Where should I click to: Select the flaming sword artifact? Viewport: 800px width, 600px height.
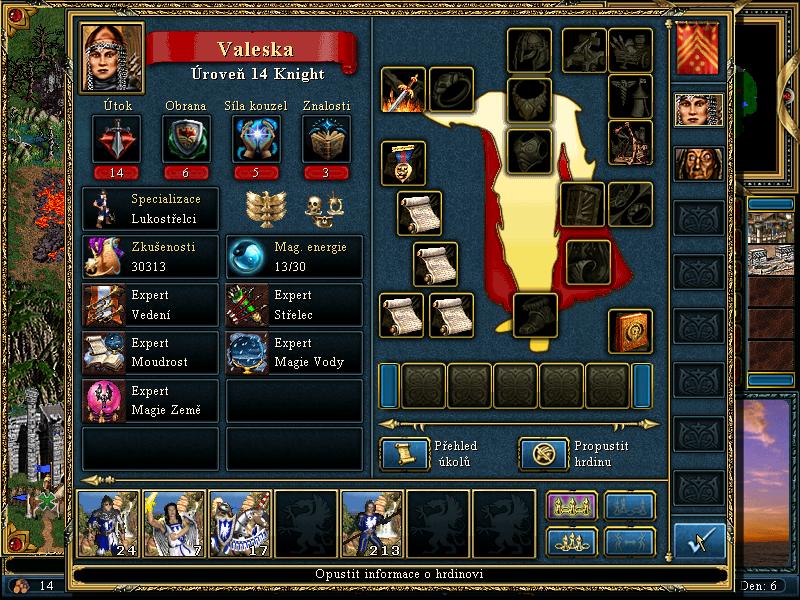[x=403, y=91]
